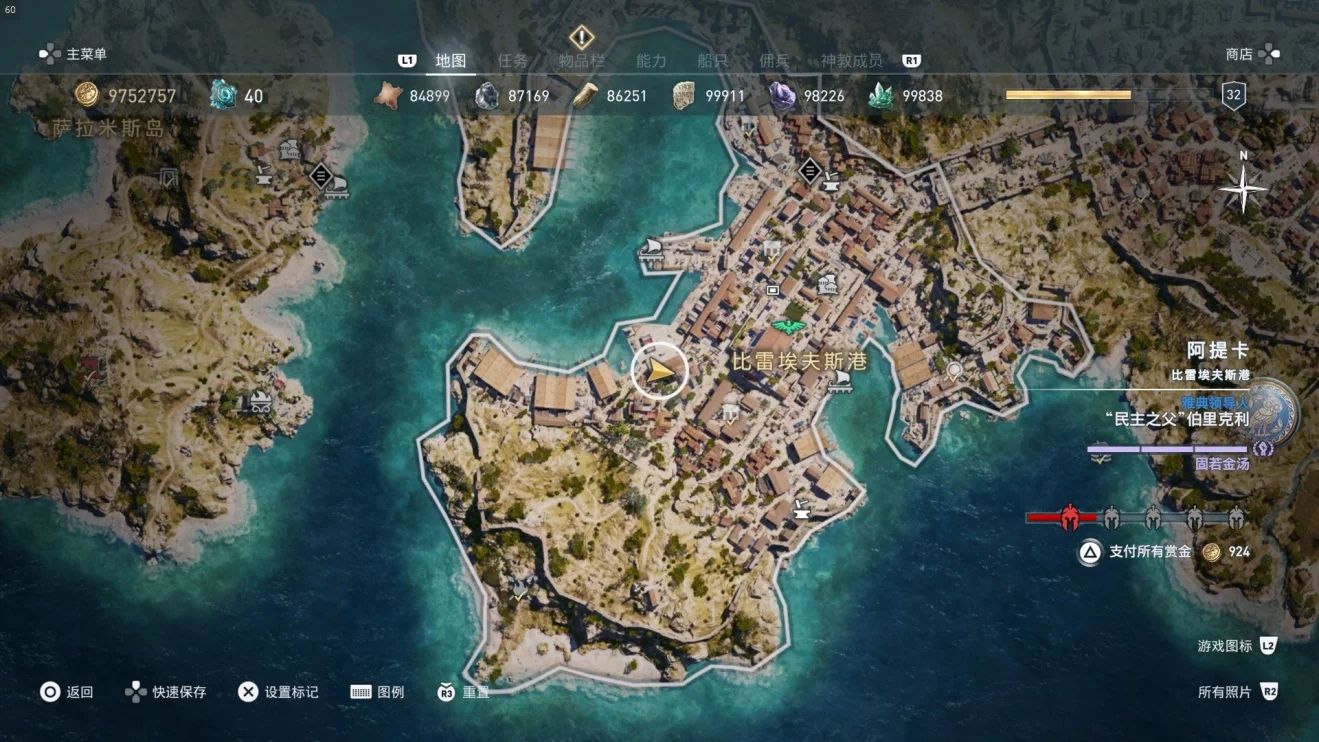Image resolution: width=1319 pixels, height=742 pixels.
Task: Pay off bounty via 支付所有赏金
Action: click(1149, 552)
